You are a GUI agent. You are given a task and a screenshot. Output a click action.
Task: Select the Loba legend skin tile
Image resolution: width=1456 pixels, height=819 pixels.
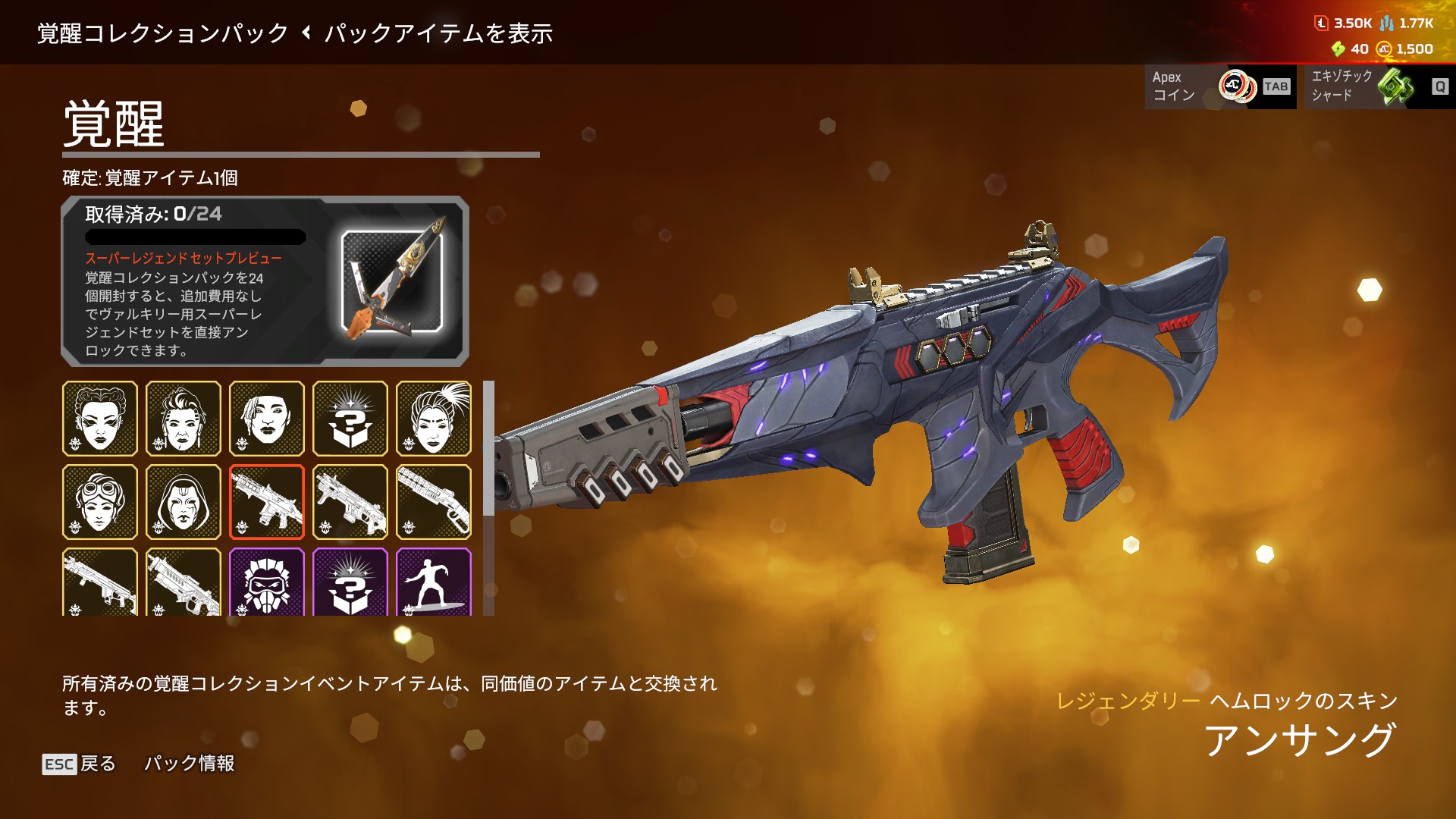click(x=100, y=419)
